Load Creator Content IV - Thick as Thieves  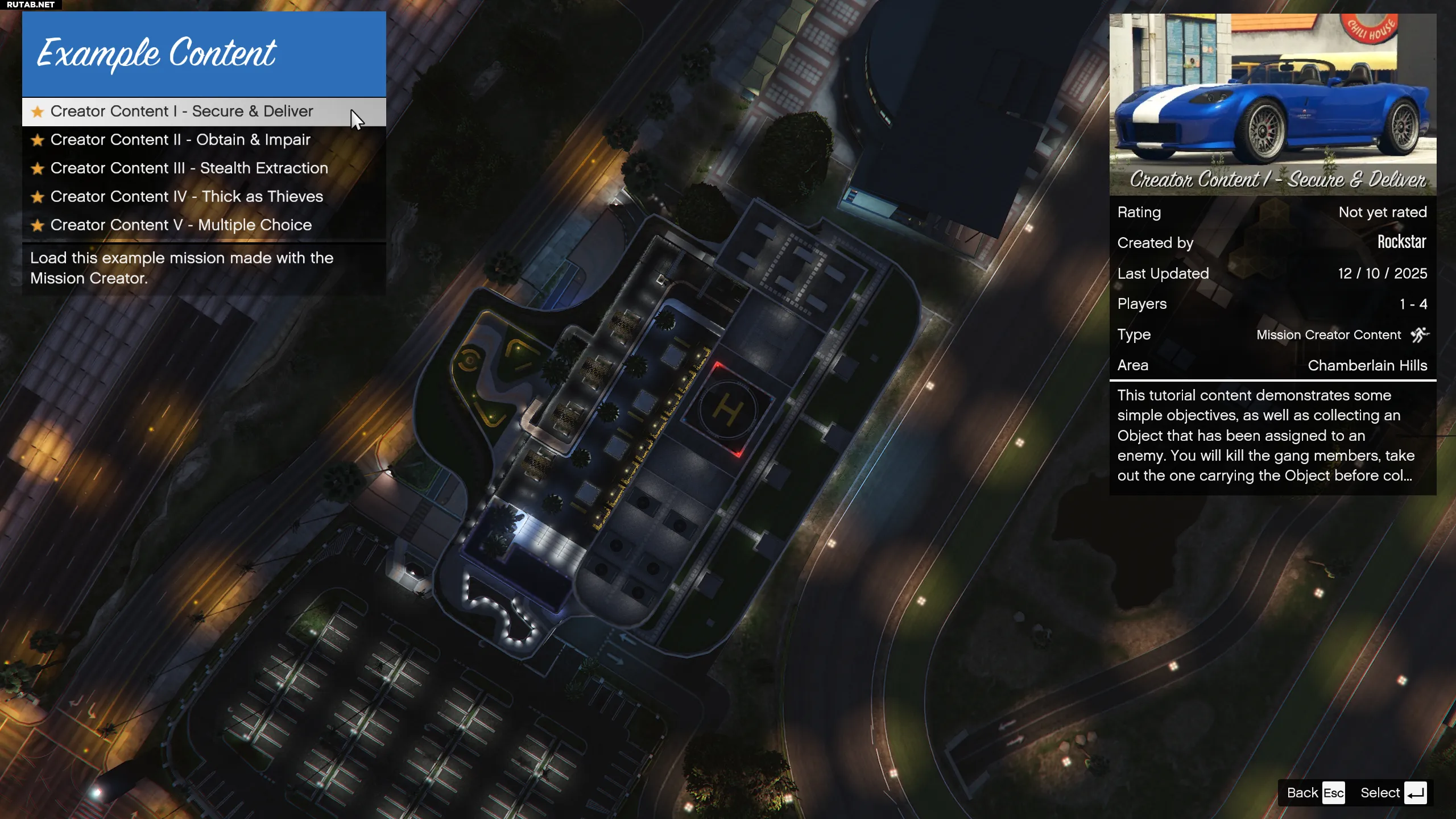(187, 197)
